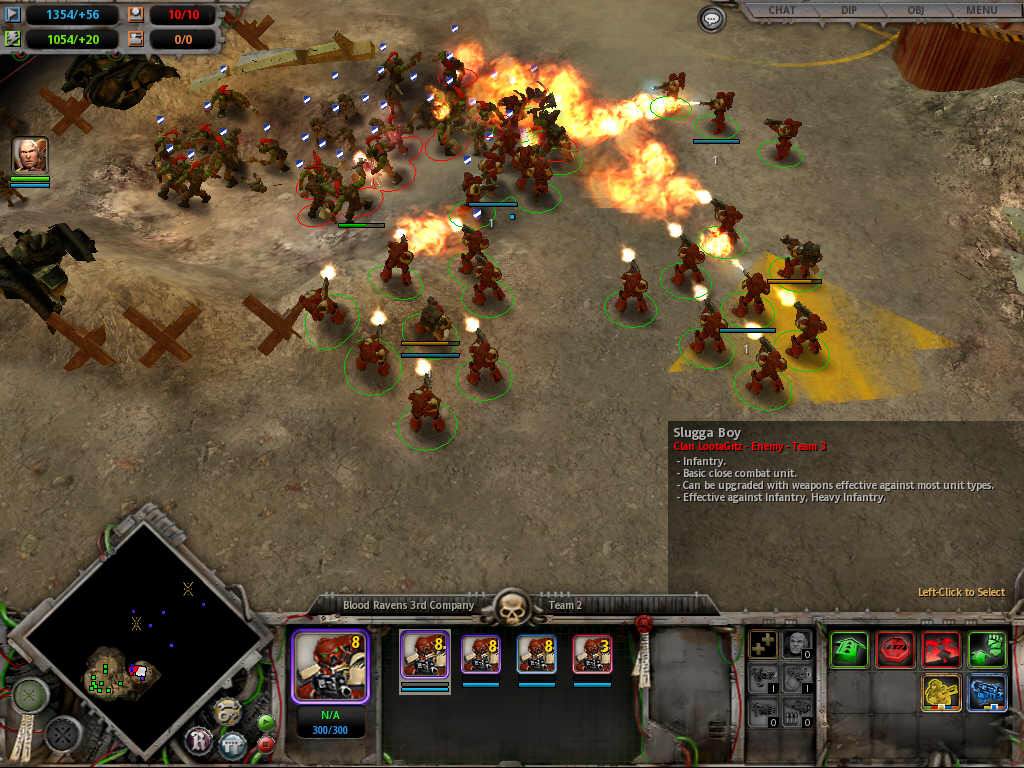Click the speech bubble chat icon
Screen dimensions: 1024x768
coord(712,18)
